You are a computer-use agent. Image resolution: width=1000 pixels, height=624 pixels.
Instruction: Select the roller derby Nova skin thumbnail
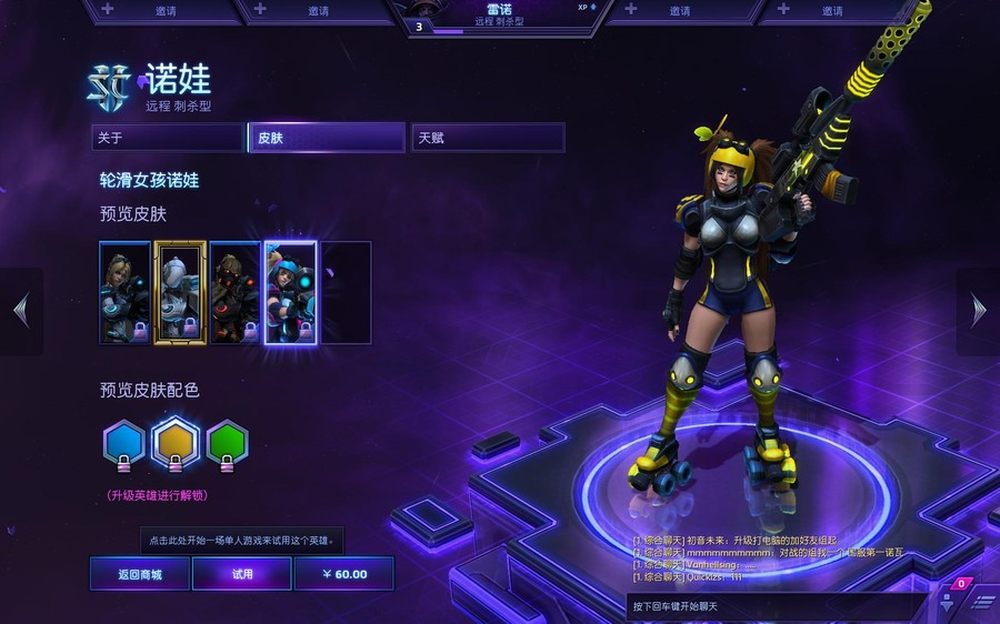click(290, 293)
